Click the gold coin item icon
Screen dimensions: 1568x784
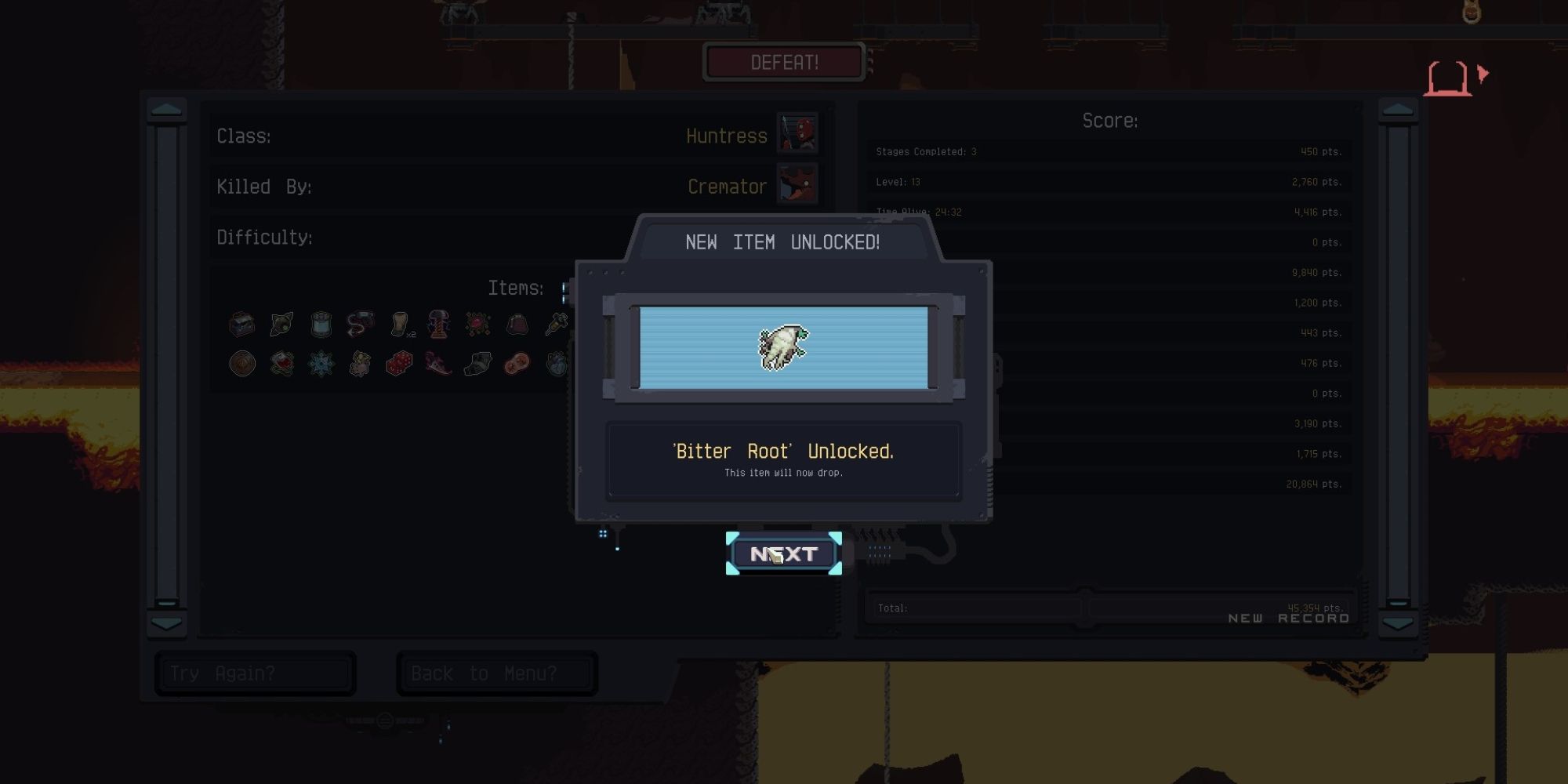(x=241, y=364)
